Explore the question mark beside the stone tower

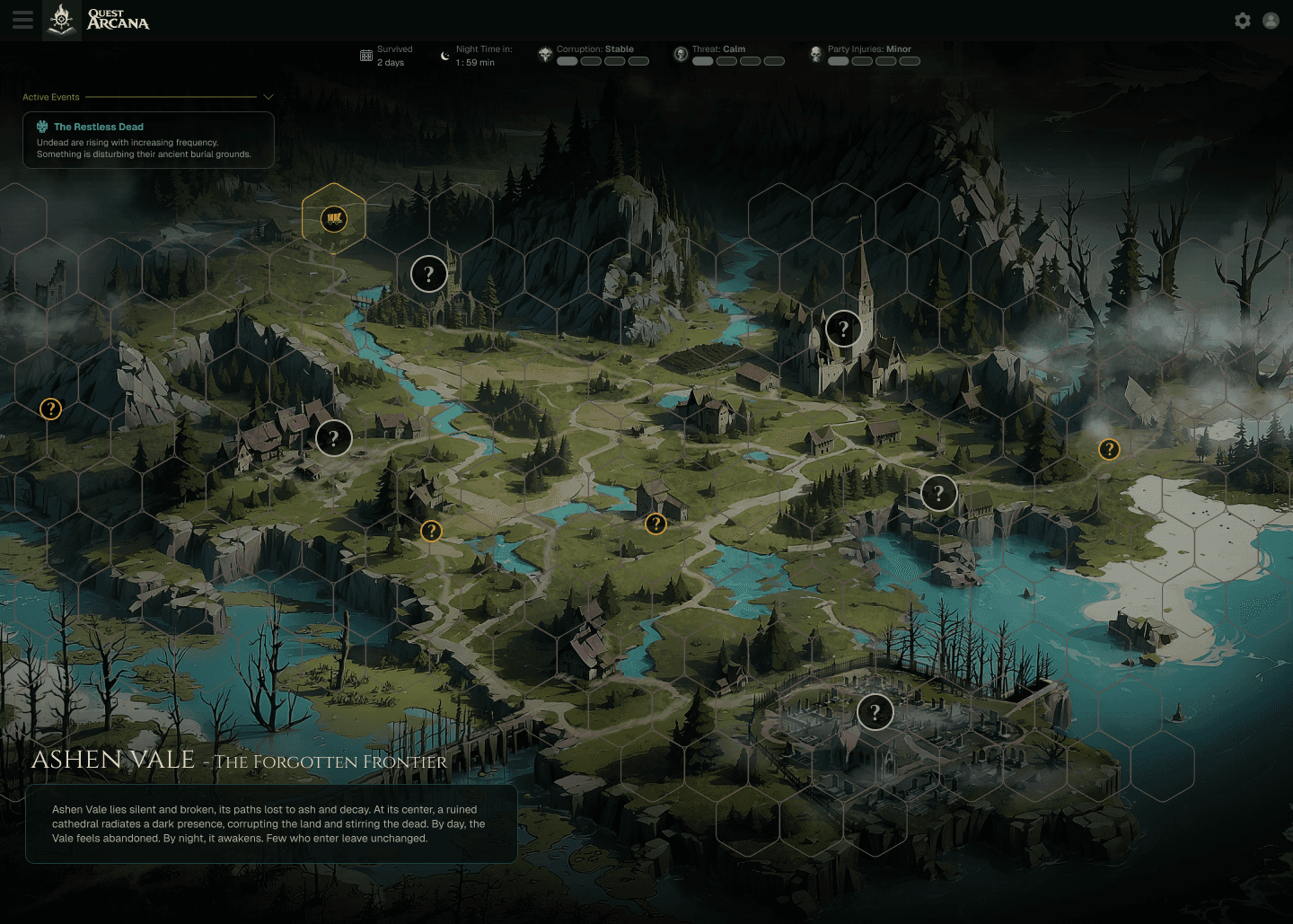428,274
